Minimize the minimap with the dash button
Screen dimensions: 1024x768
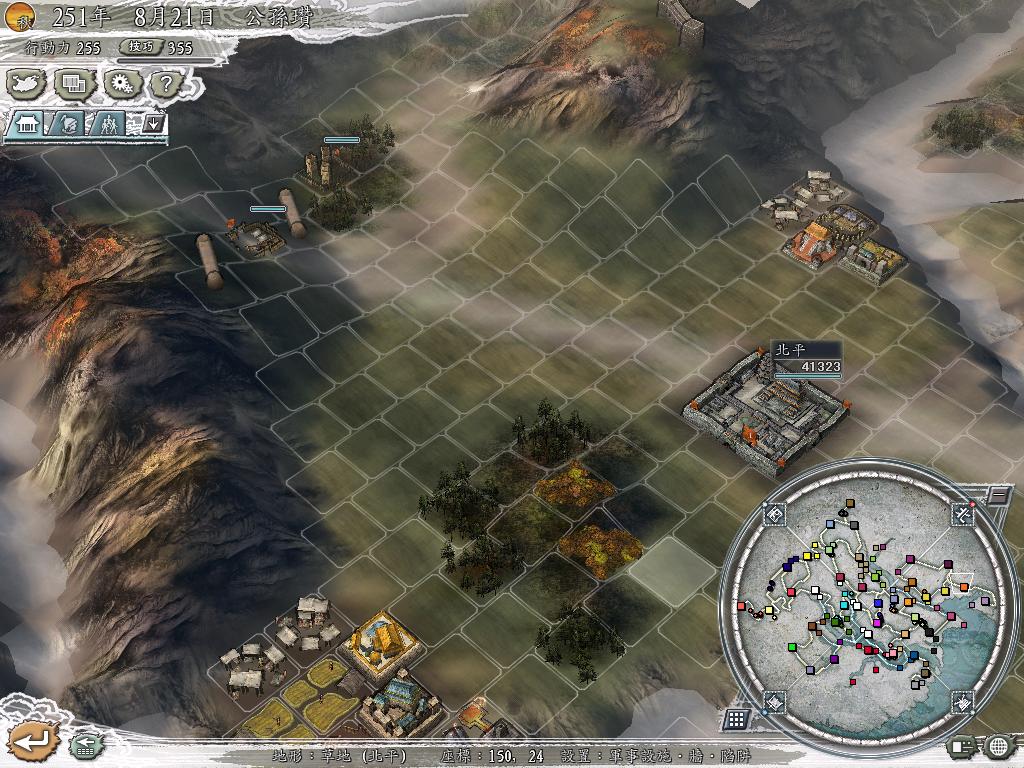tap(997, 495)
